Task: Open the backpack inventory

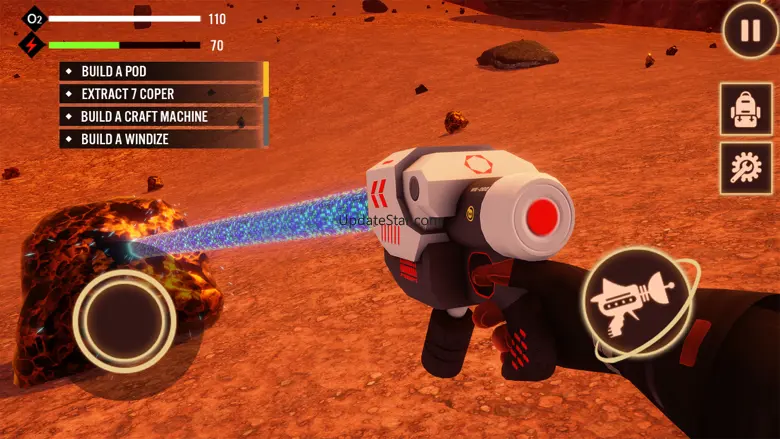Action: (746, 109)
